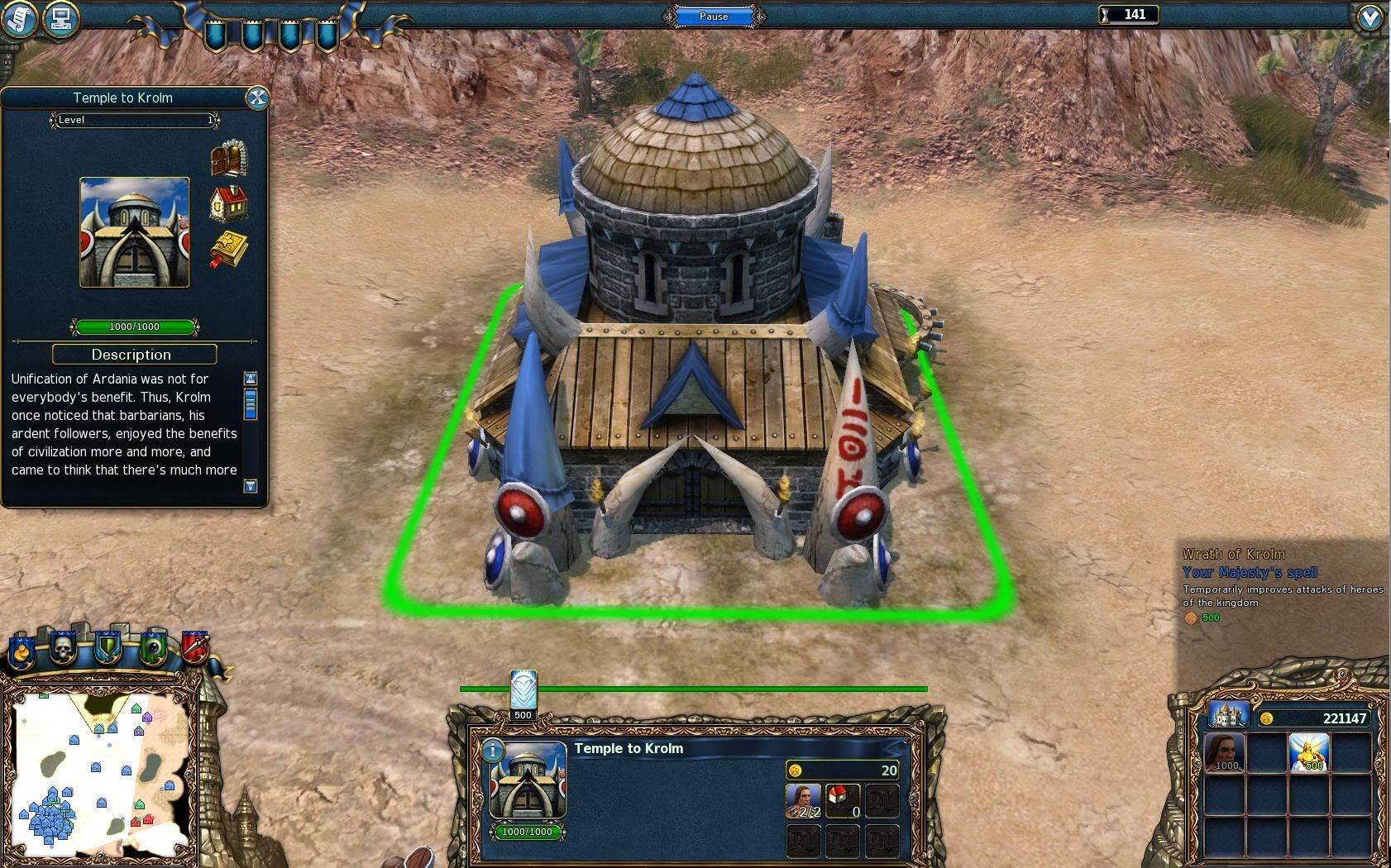The height and width of the screenshot is (868, 1391).
Task: Select the gold pawn flag above minimap
Action: coord(22,651)
